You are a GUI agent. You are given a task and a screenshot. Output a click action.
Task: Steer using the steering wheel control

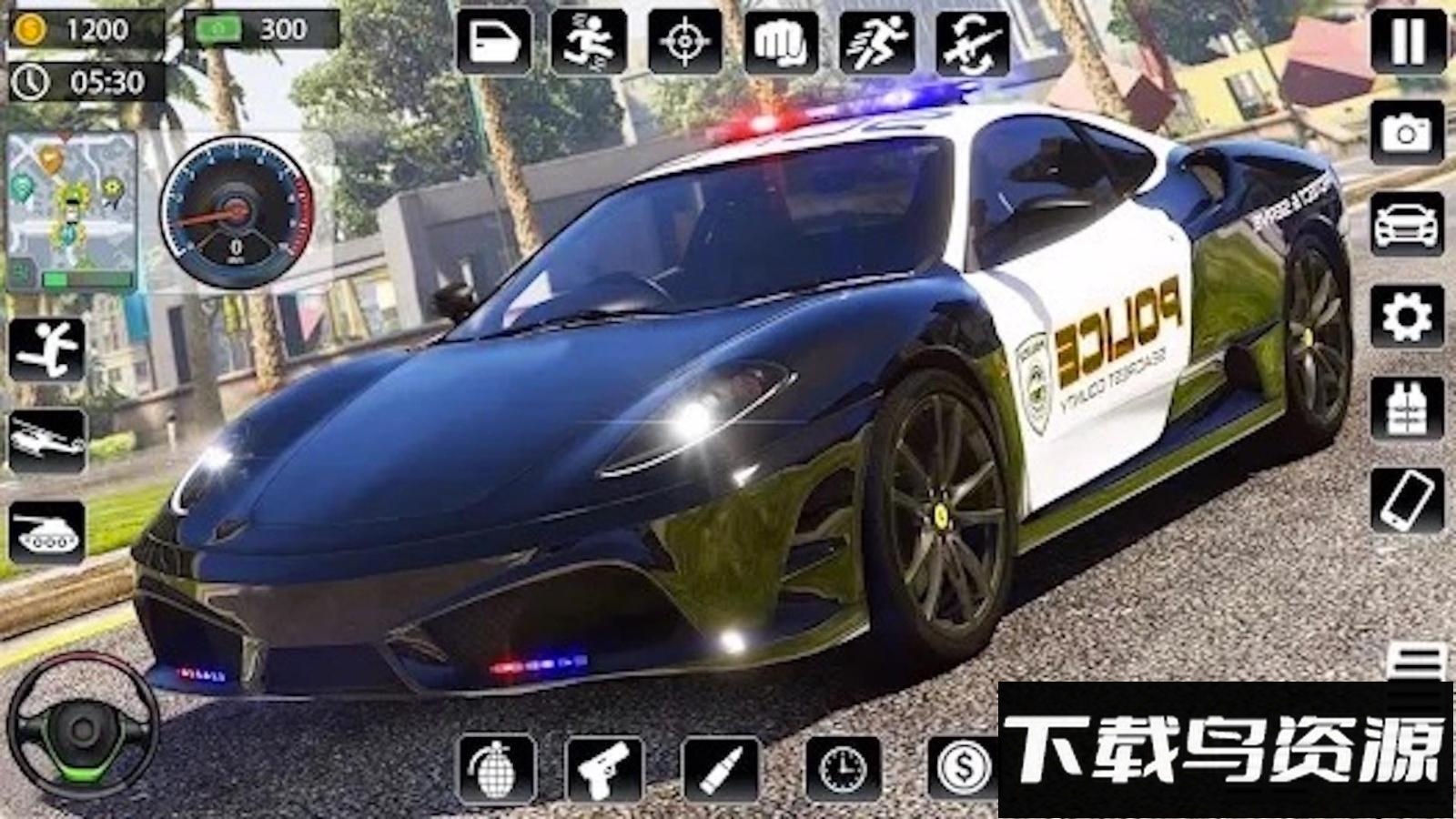coord(80,733)
